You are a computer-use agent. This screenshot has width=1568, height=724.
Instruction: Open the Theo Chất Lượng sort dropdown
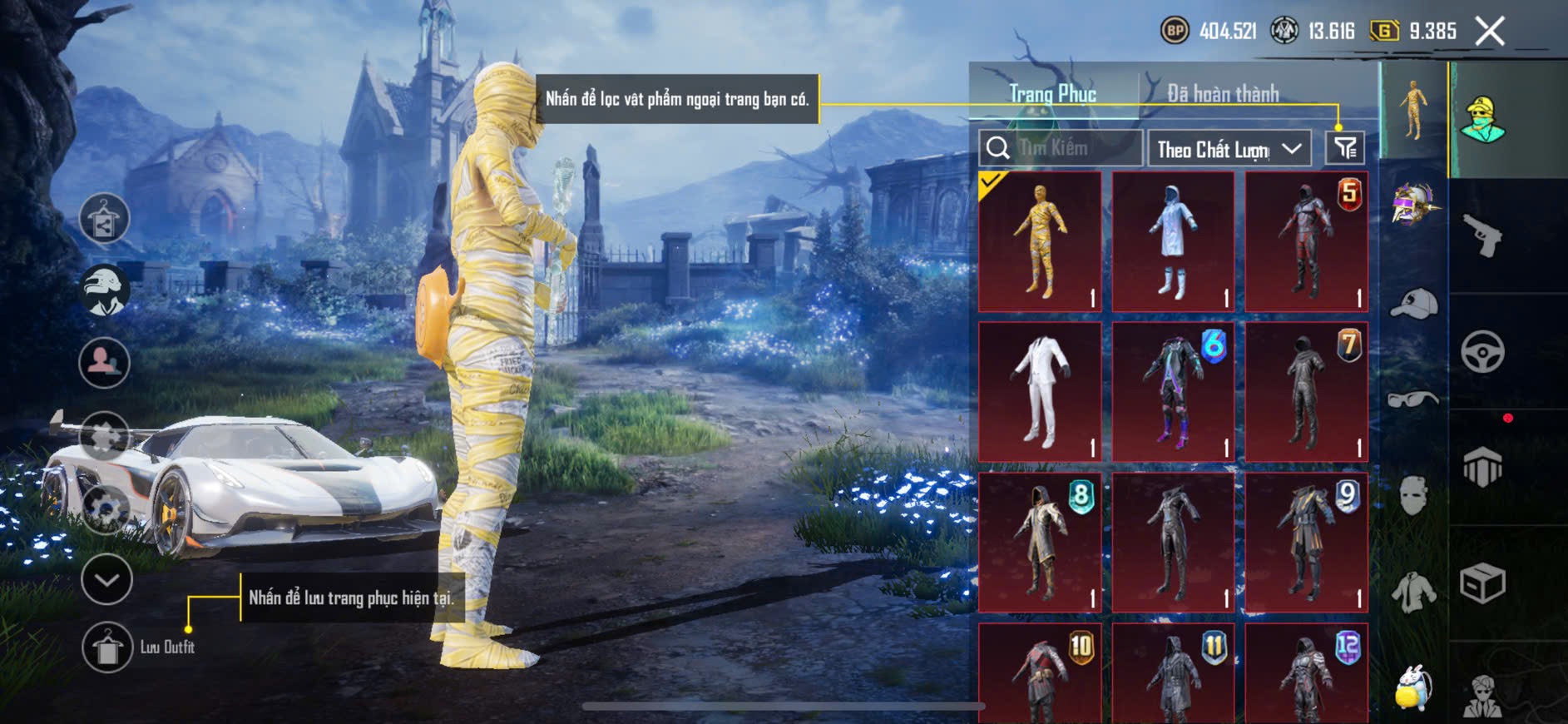pyautogui.click(x=1229, y=149)
